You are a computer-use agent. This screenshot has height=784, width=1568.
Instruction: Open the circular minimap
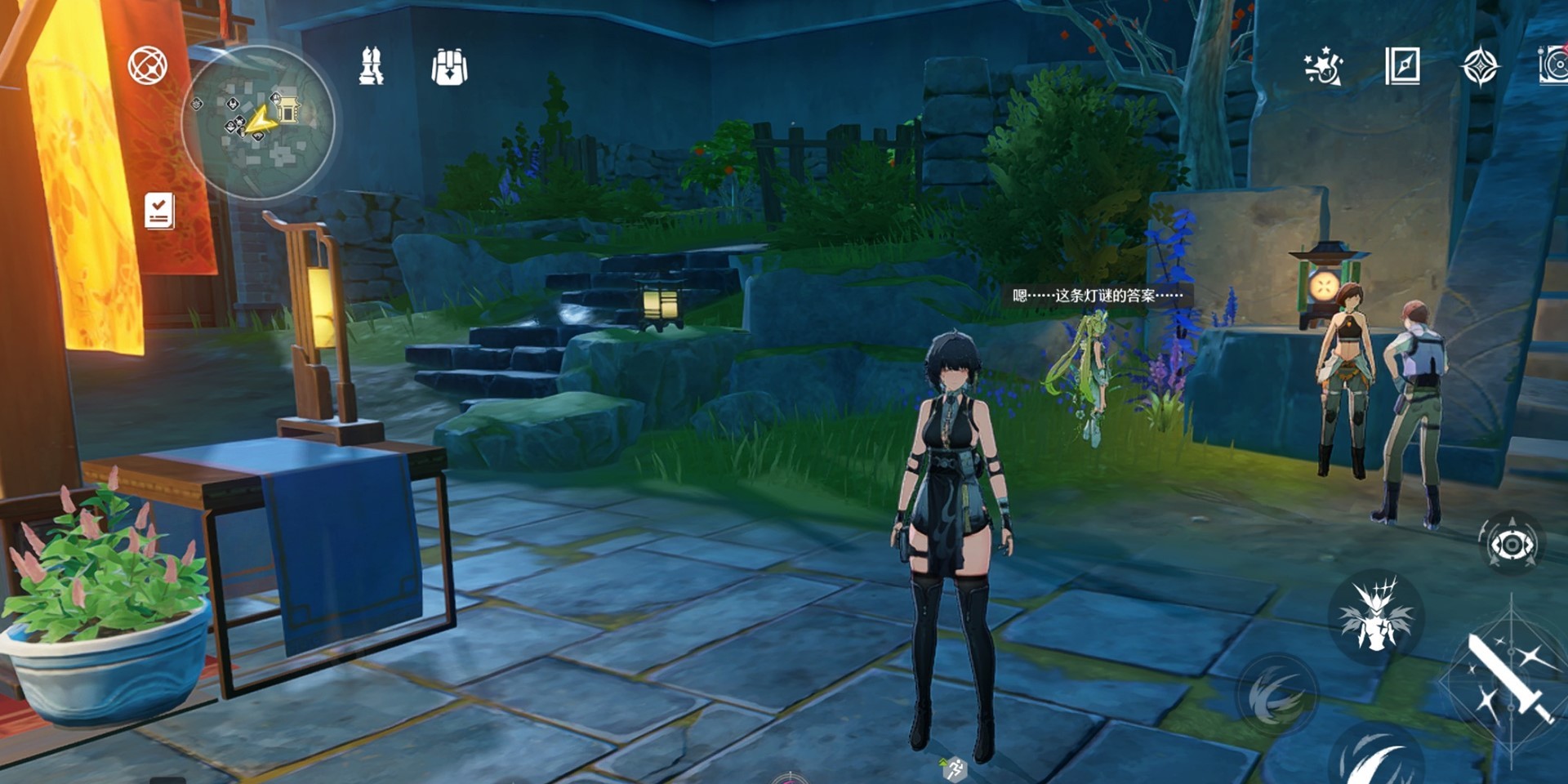pos(258,122)
